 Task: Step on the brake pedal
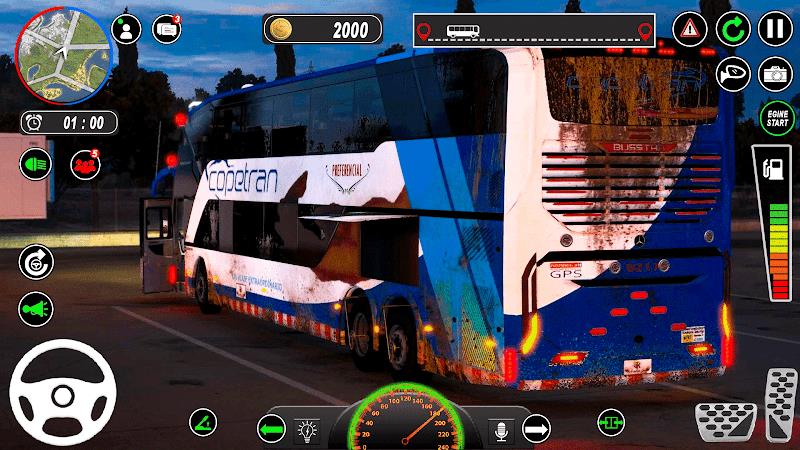[726, 414]
